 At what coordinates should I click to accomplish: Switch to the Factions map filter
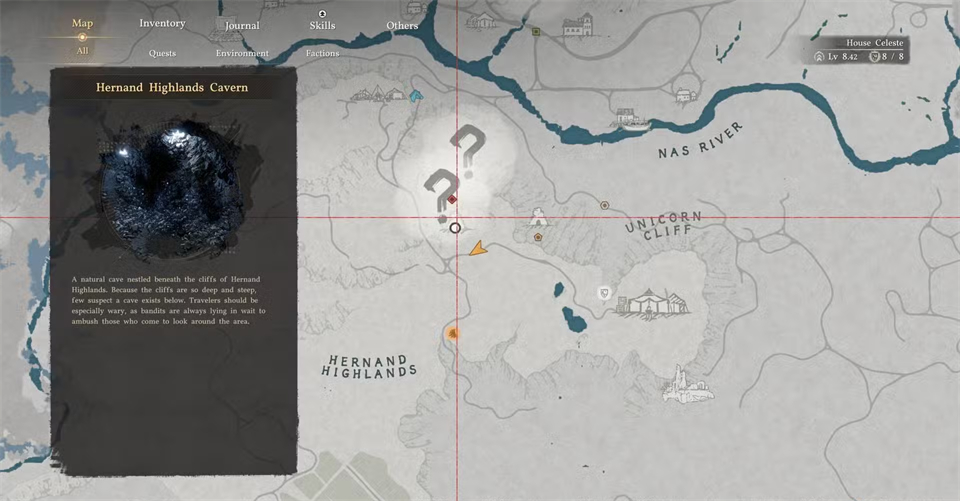(x=322, y=53)
